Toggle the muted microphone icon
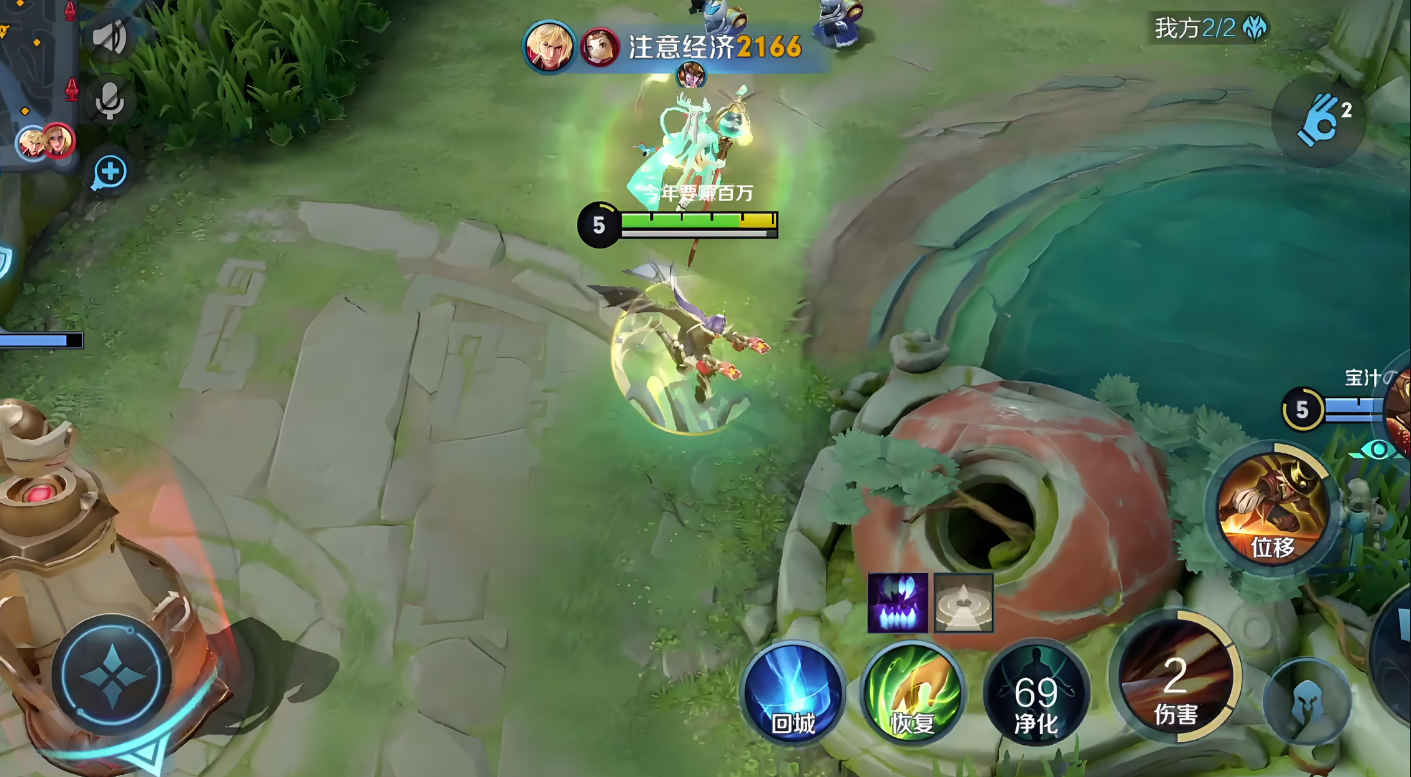This screenshot has height=777, width=1411. 110,99
